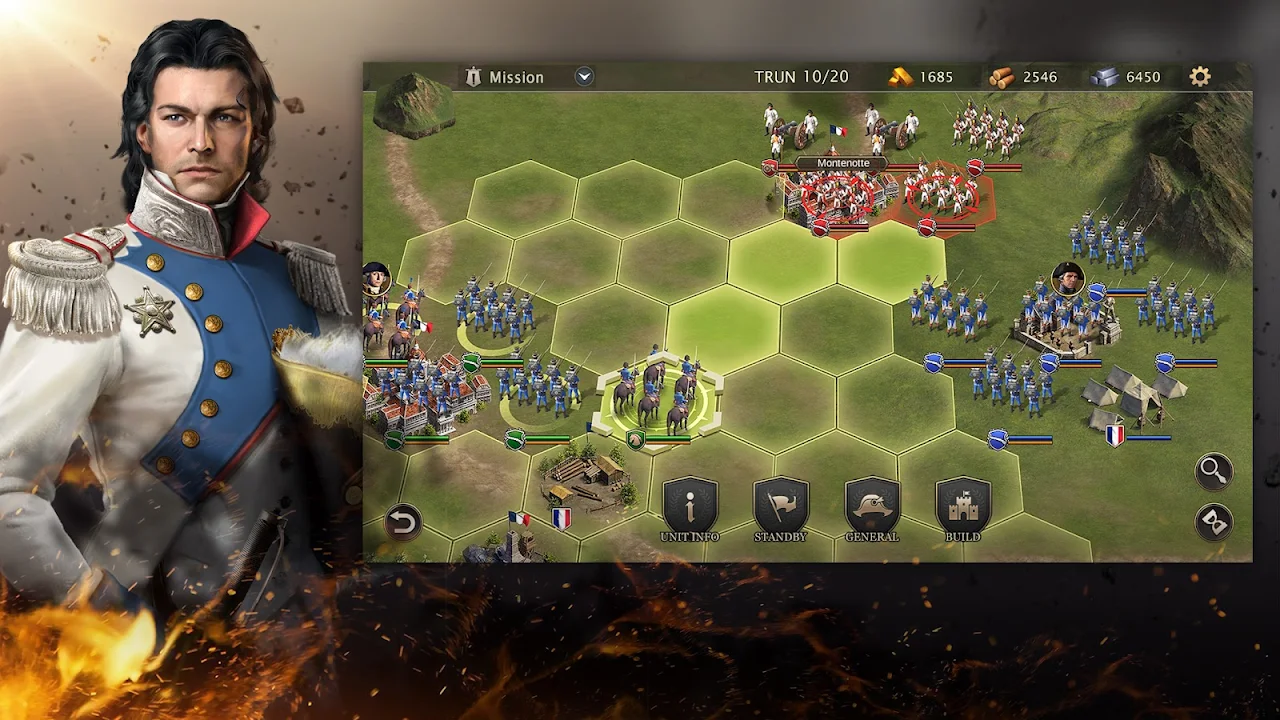Select the Montenotte city label
The width and height of the screenshot is (1280, 720).
[x=843, y=163]
